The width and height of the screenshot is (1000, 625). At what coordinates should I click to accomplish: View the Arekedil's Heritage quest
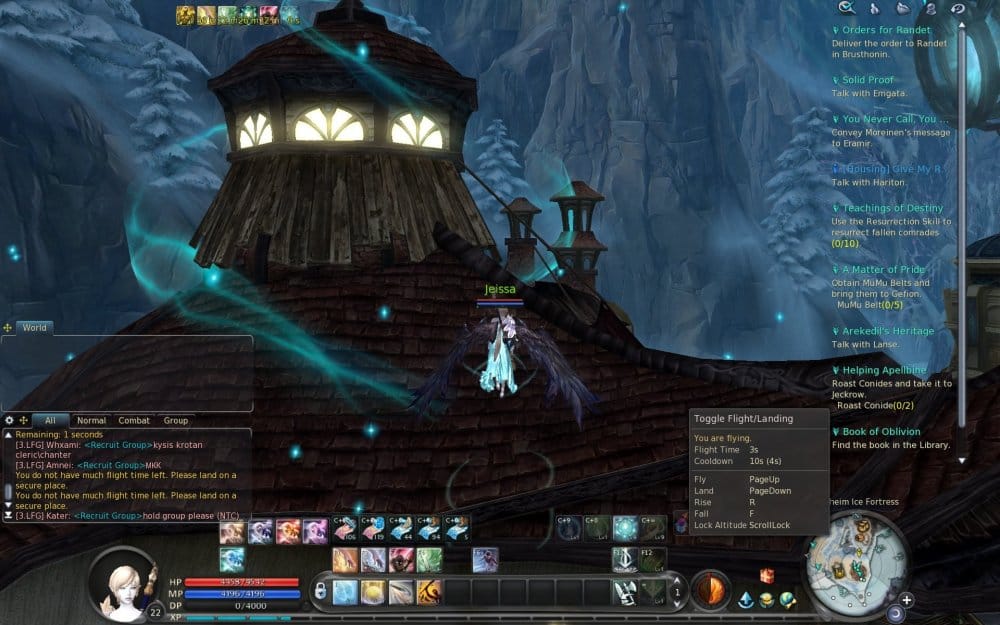(887, 331)
